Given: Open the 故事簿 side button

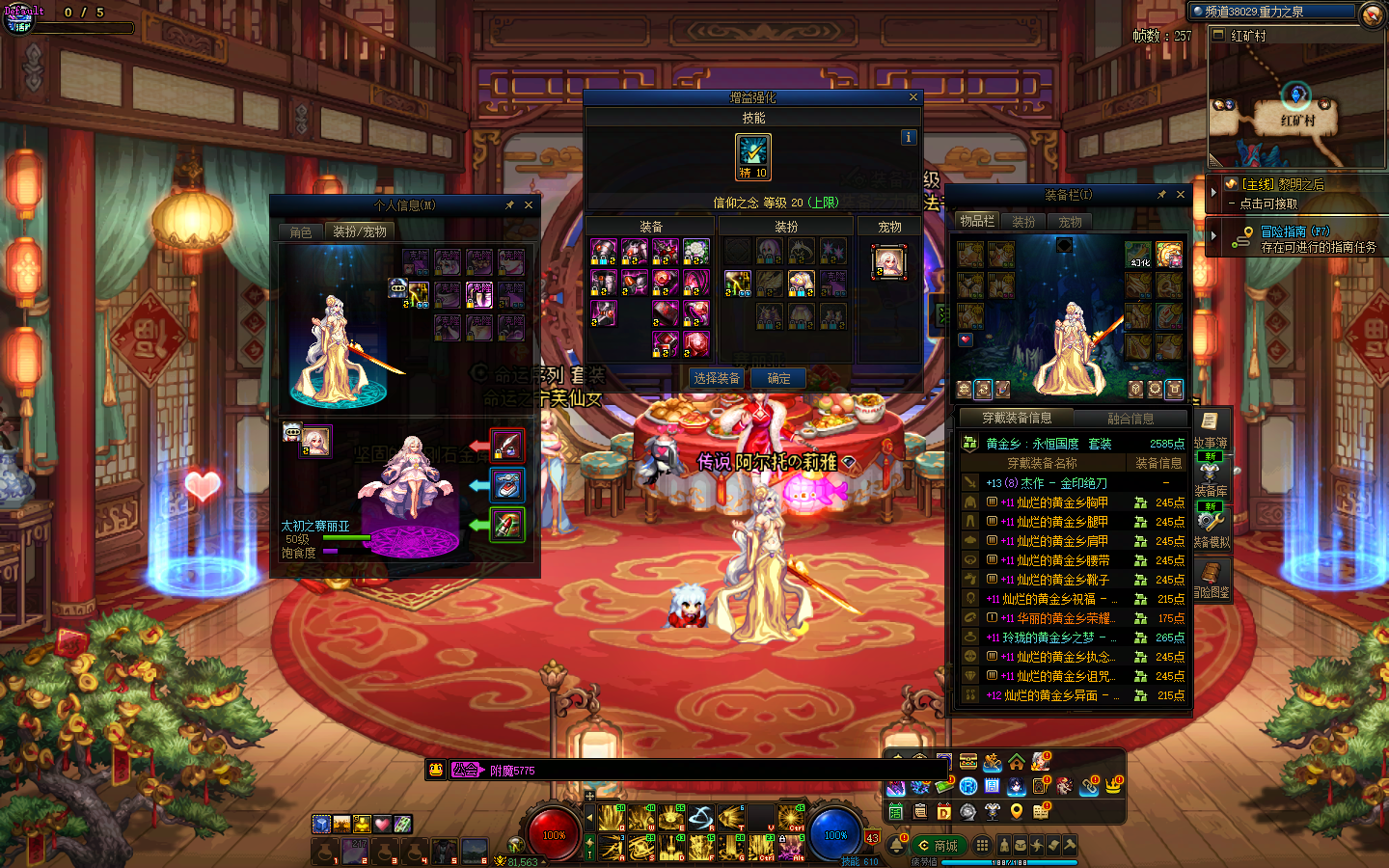Looking at the screenshot, I should (x=1211, y=429).
